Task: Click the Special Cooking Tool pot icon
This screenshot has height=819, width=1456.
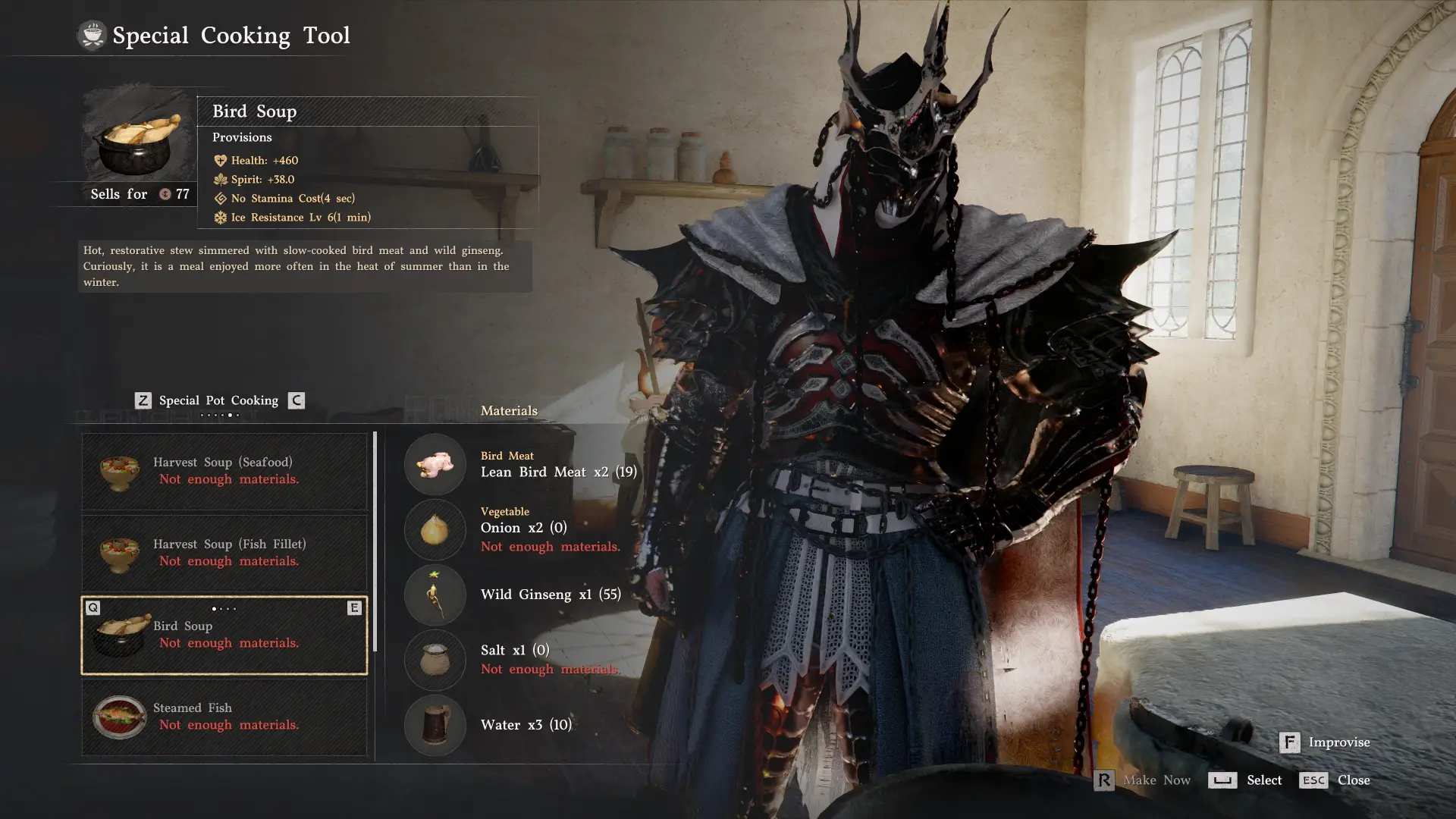Action: point(93,34)
